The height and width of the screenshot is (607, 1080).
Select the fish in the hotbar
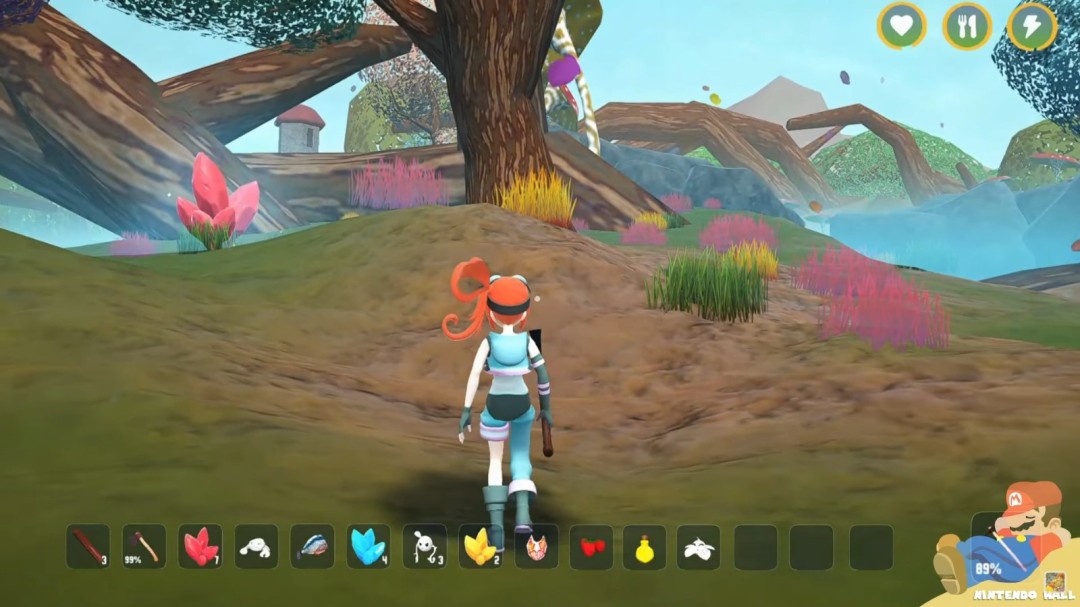(312, 547)
